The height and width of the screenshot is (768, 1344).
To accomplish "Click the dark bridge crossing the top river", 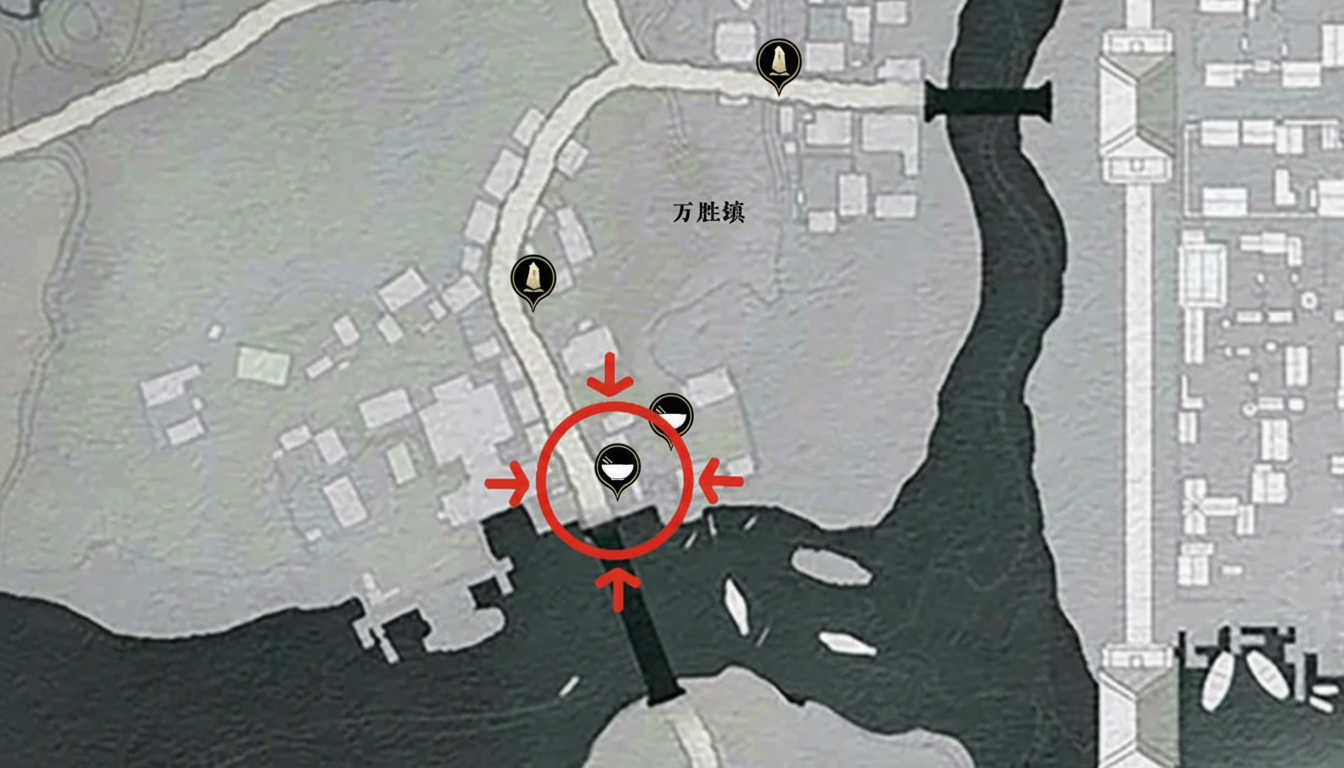I will pyautogui.click(x=985, y=100).
